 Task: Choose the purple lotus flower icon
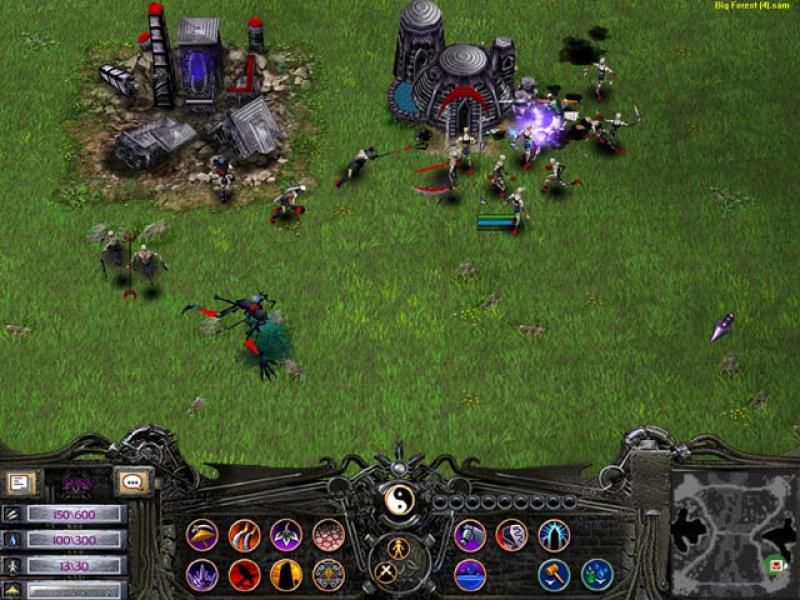(286, 535)
